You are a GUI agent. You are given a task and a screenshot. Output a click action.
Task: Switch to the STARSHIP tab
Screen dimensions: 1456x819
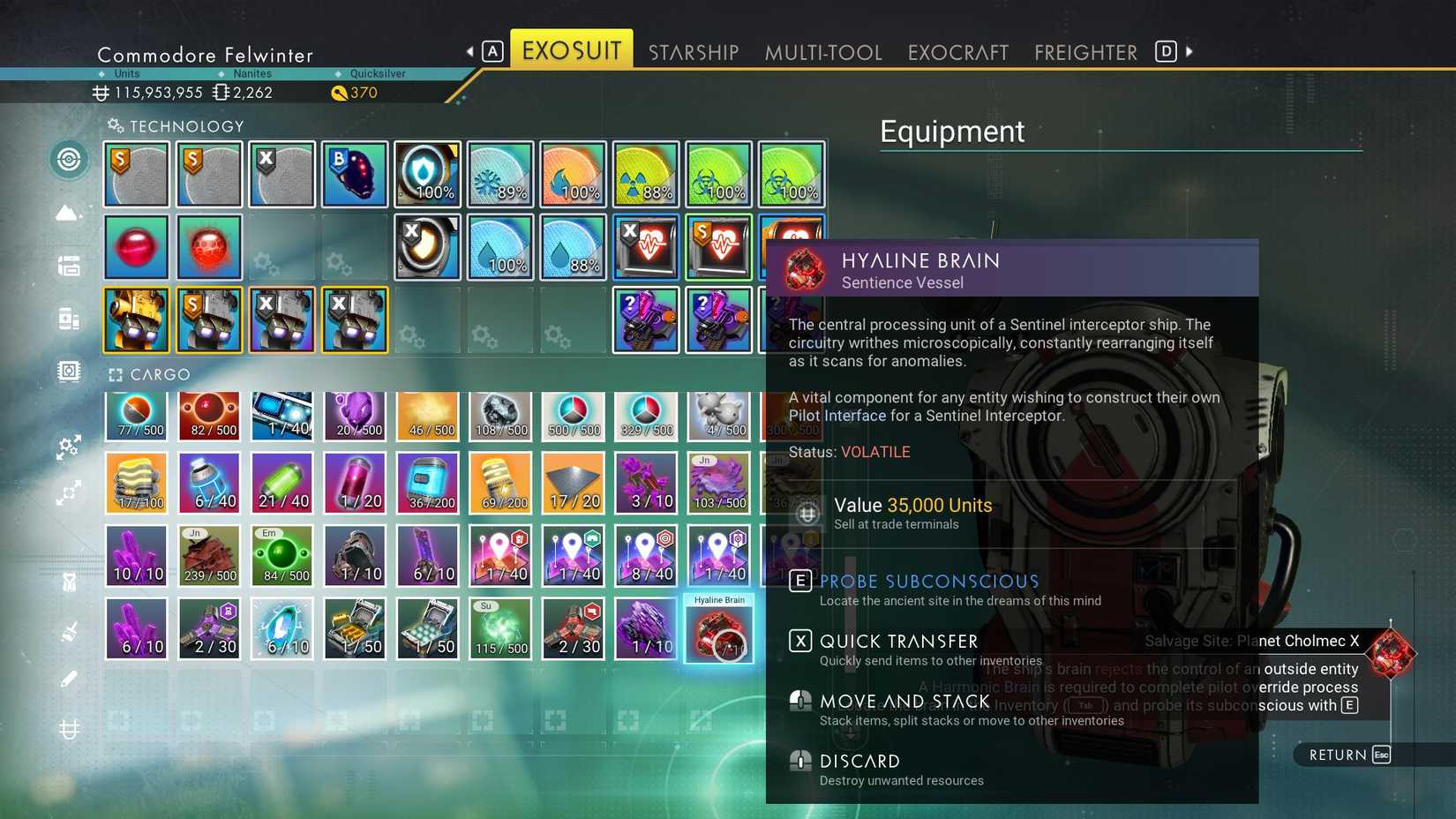(x=694, y=51)
